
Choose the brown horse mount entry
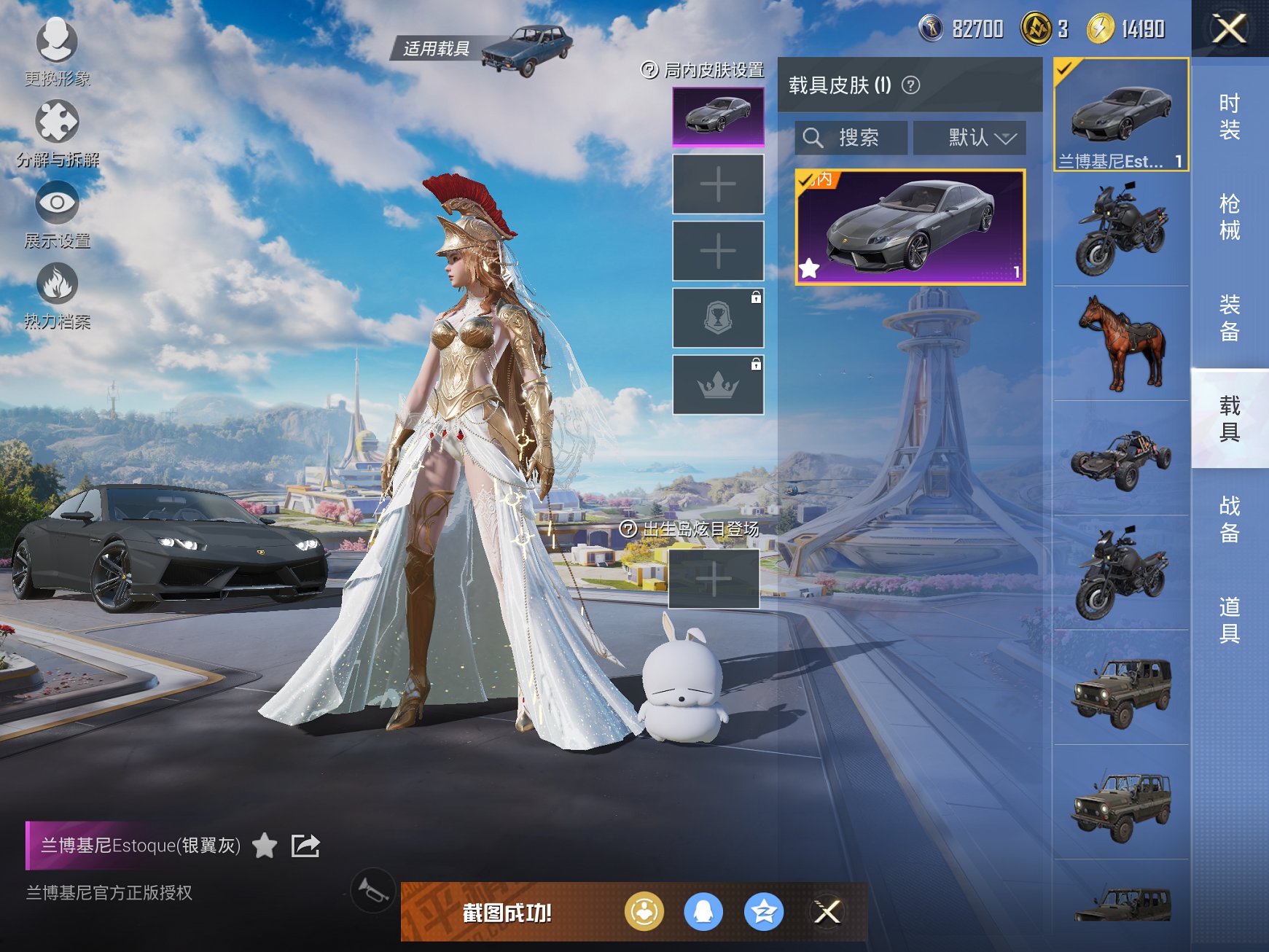pyautogui.click(x=1121, y=343)
